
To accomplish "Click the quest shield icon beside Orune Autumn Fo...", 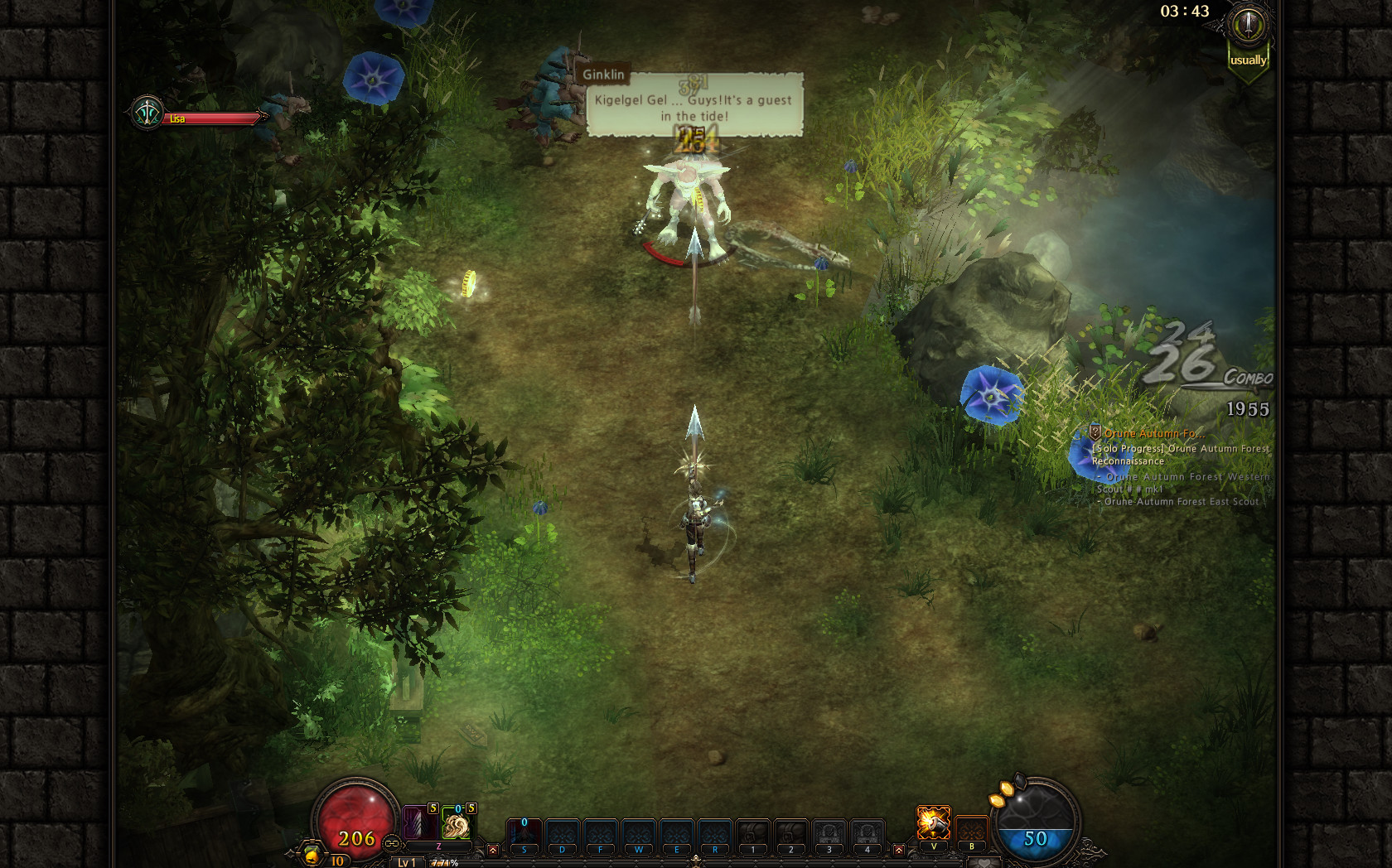I will pos(1095,433).
